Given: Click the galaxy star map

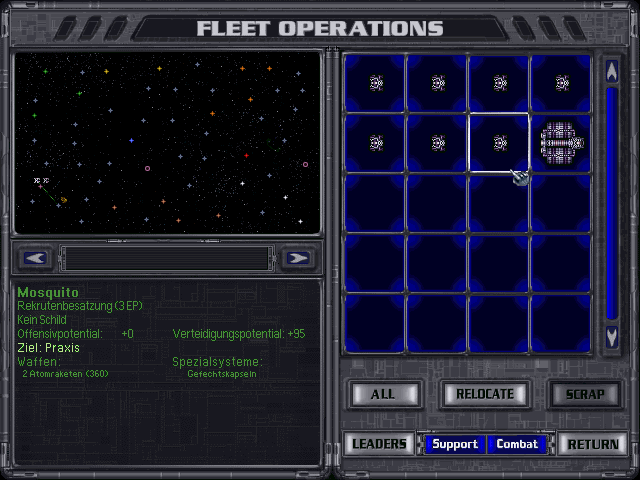Looking at the screenshot, I should tap(166, 143).
